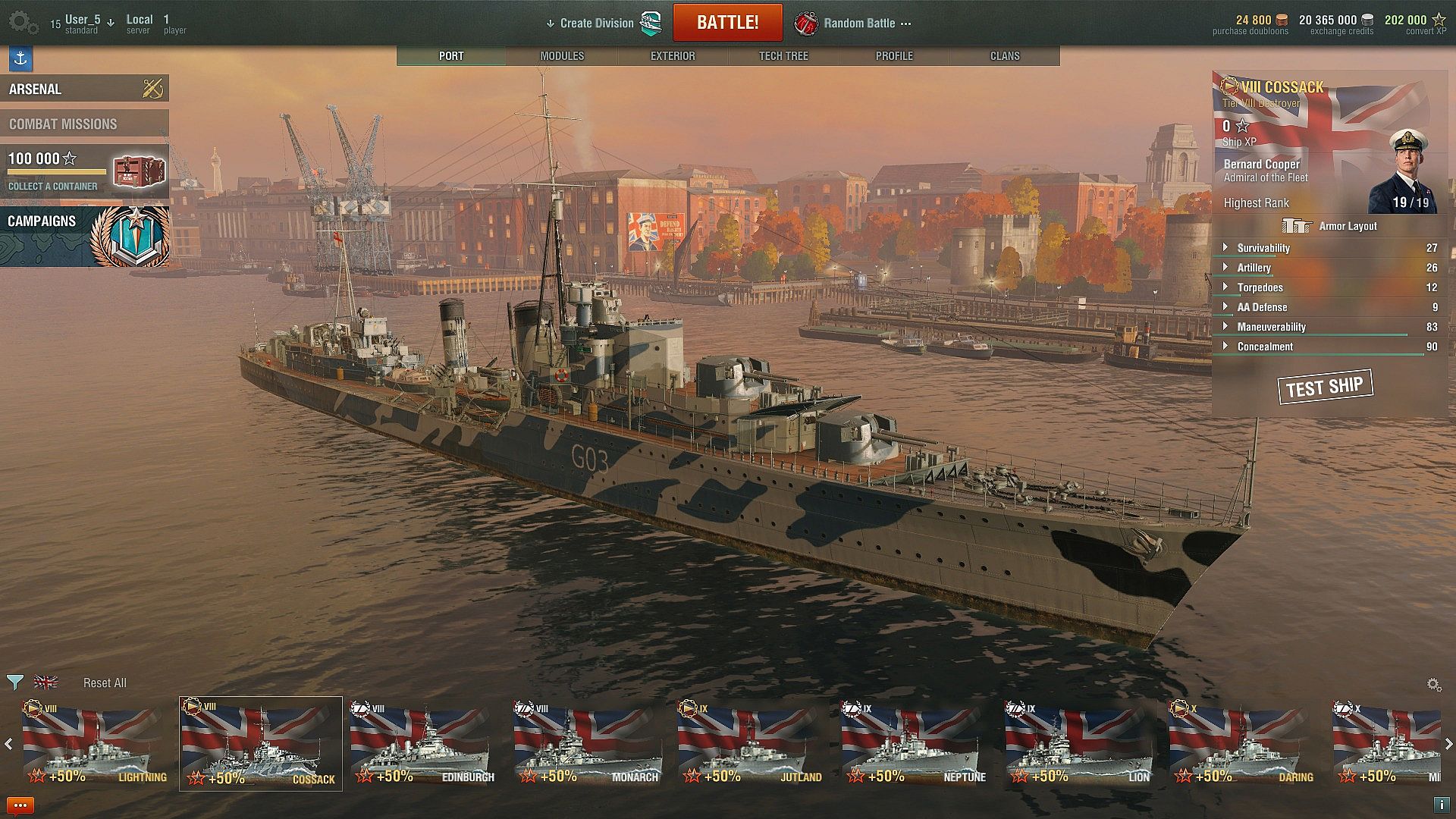Reset All carousel filters
The height and width of the screenshot is (819, 1456).
[105, 683]
